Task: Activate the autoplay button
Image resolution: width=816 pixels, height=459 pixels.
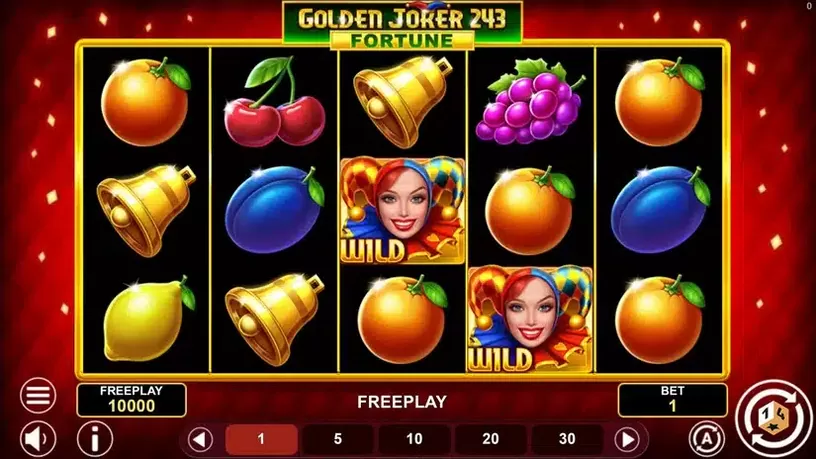Action: pos(705,438)
